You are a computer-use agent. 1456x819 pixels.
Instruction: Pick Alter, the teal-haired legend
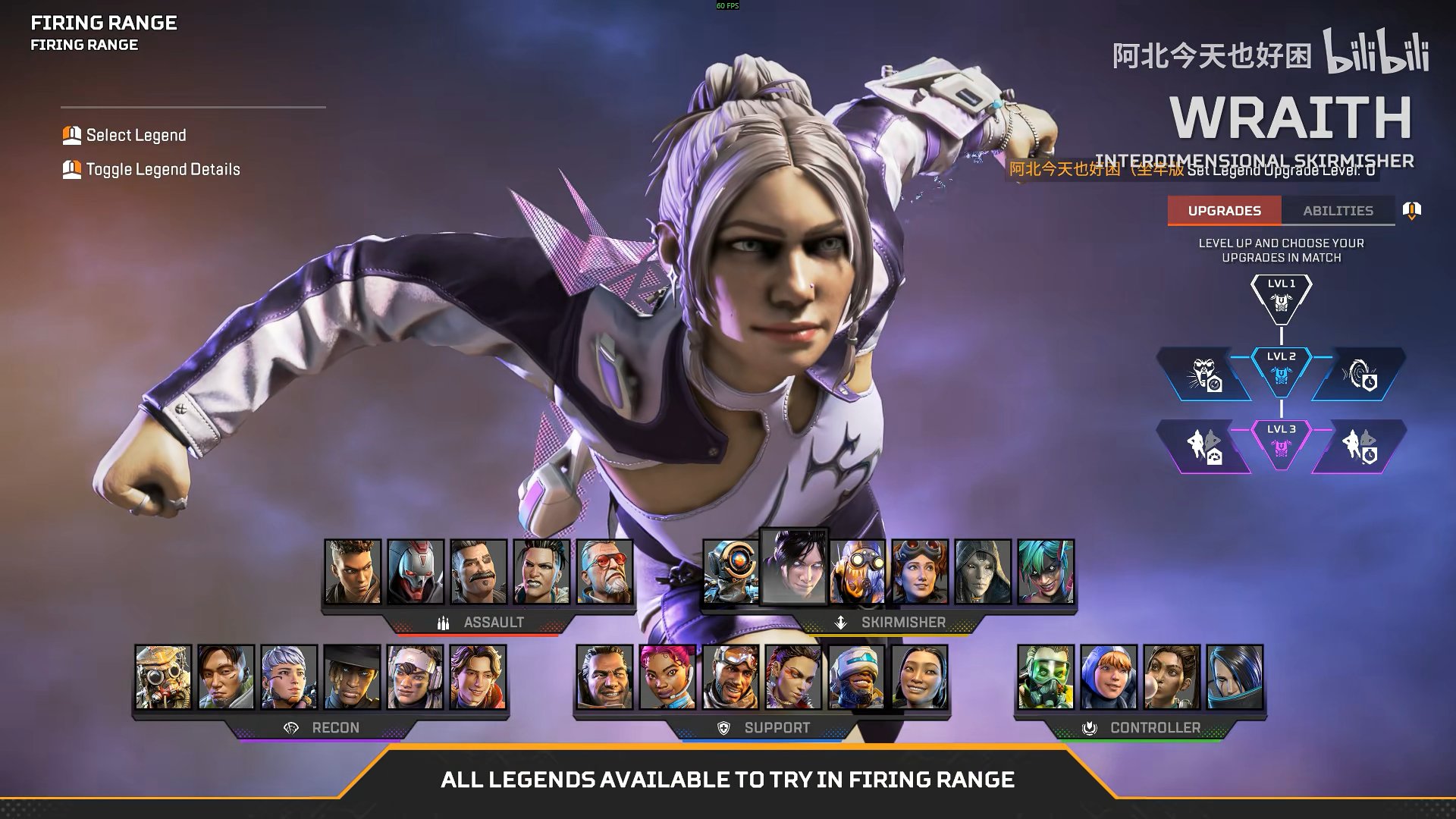[x=1046, y=572]
